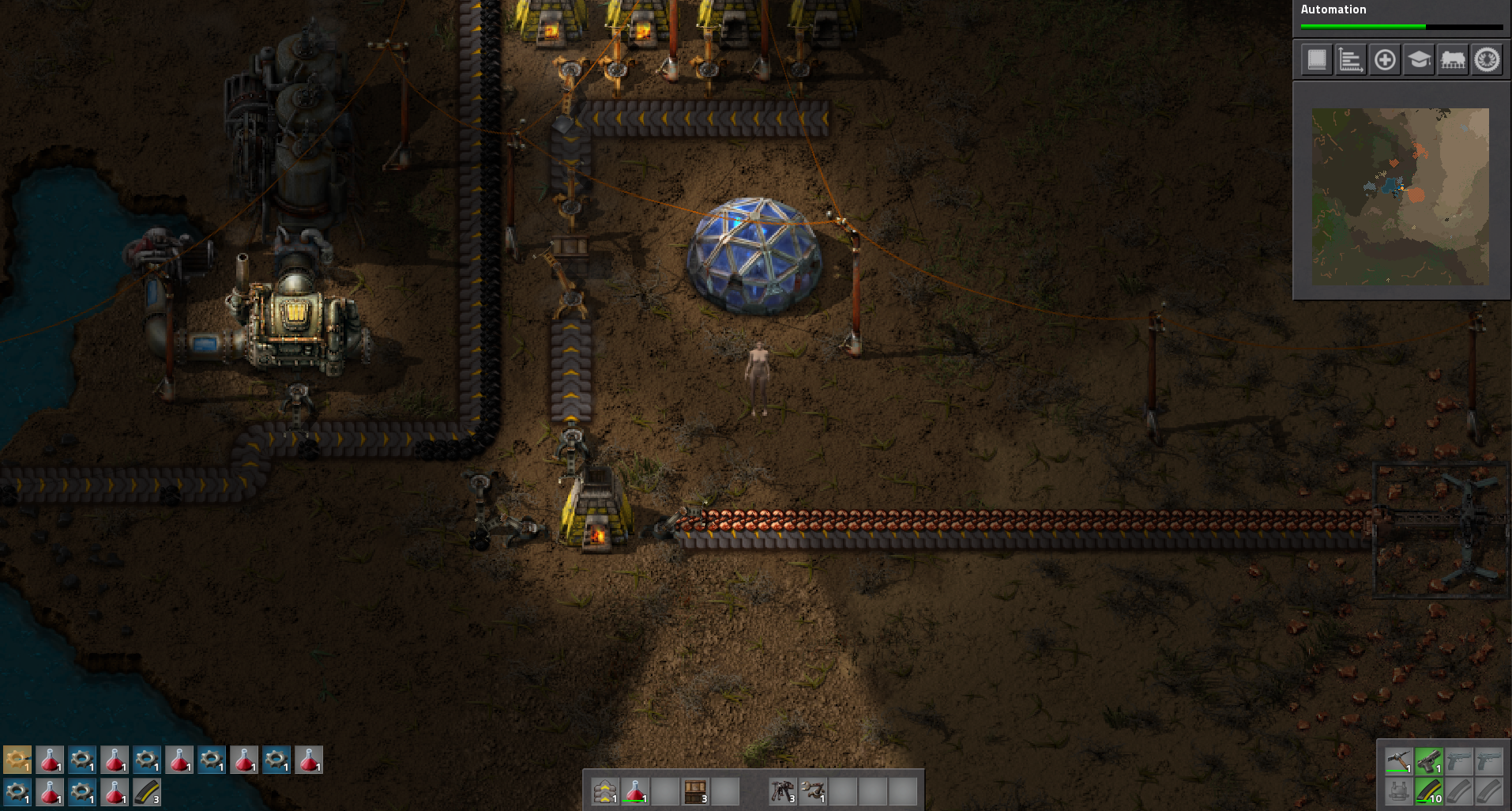1512x811 pixels.
Task: Open tutorials with the graduation cap icon
Action: pos(1419,60)
